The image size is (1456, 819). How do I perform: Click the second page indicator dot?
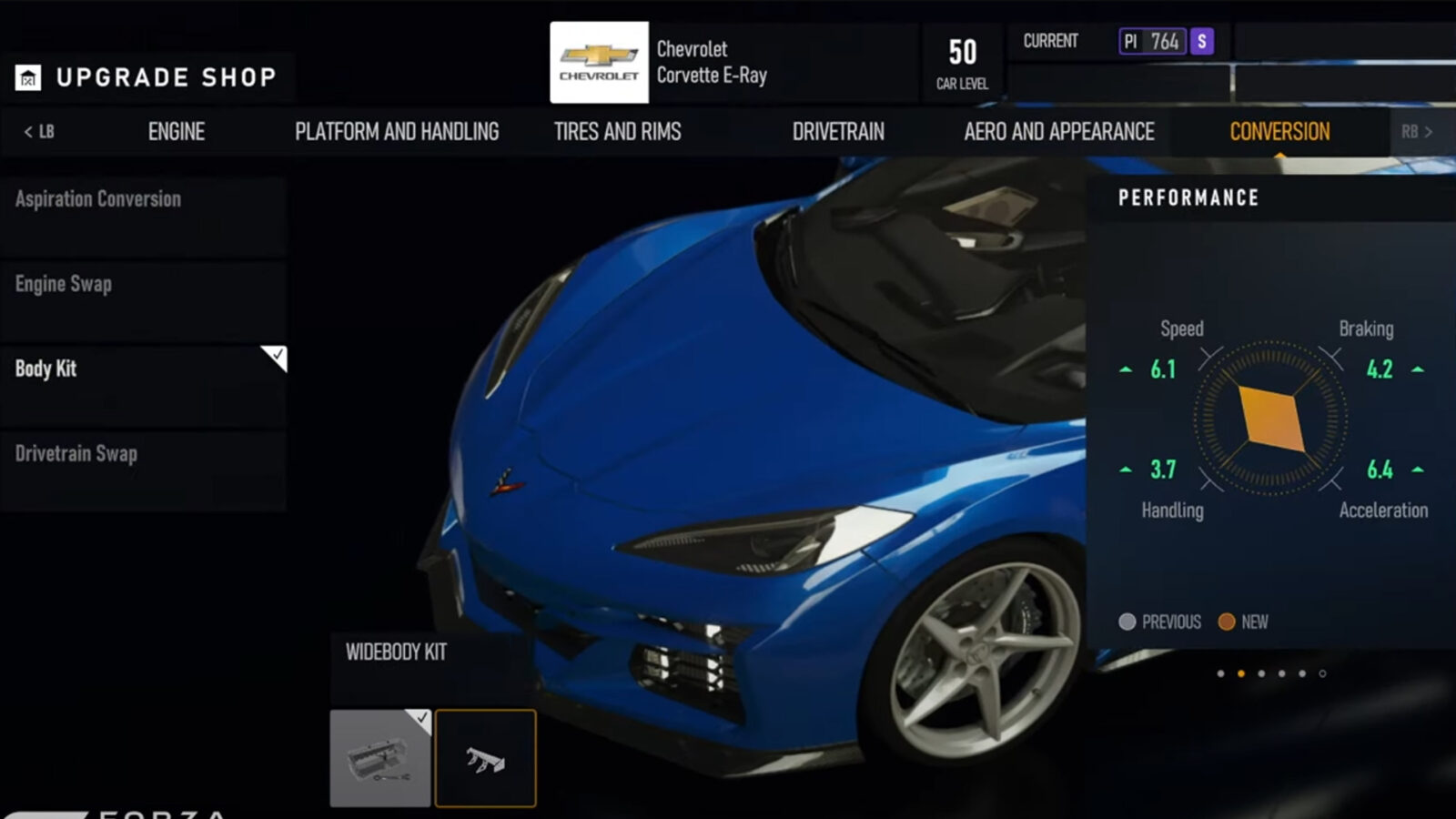point(1241,673)
